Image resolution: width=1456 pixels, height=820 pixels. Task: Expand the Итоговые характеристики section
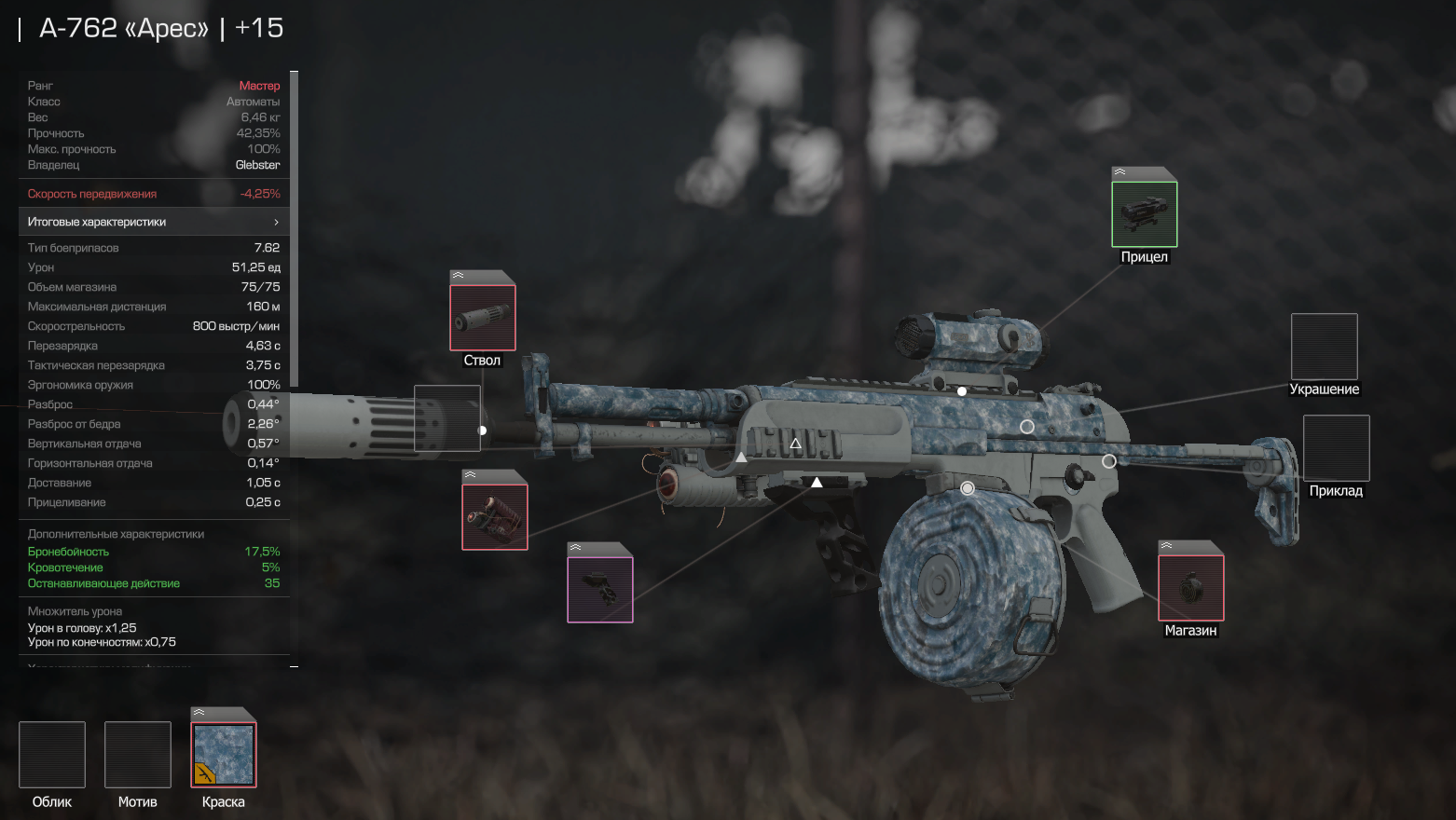click(x=154, y=222)
